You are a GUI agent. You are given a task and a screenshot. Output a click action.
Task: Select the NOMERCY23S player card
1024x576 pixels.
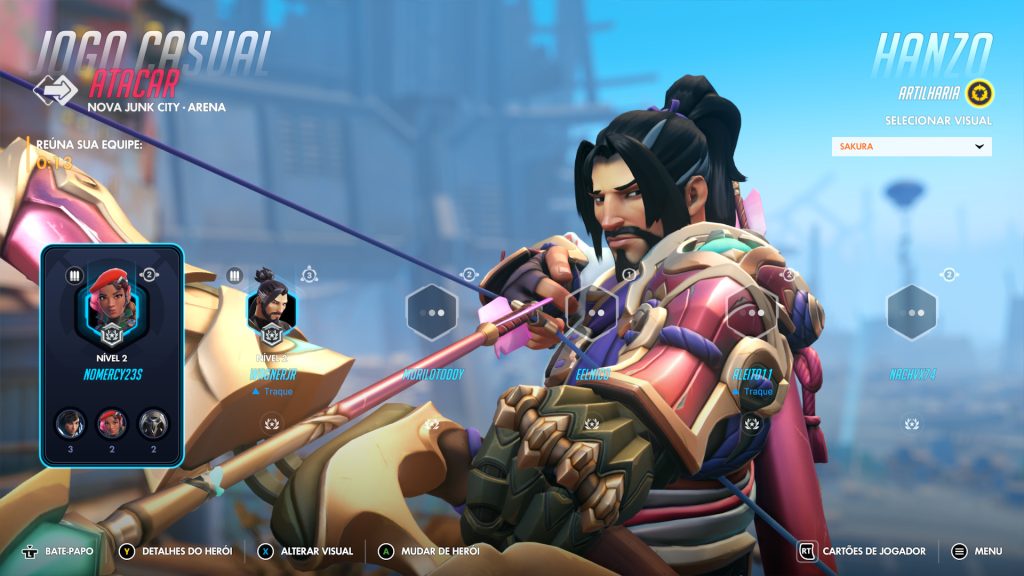tap(112, 356)
